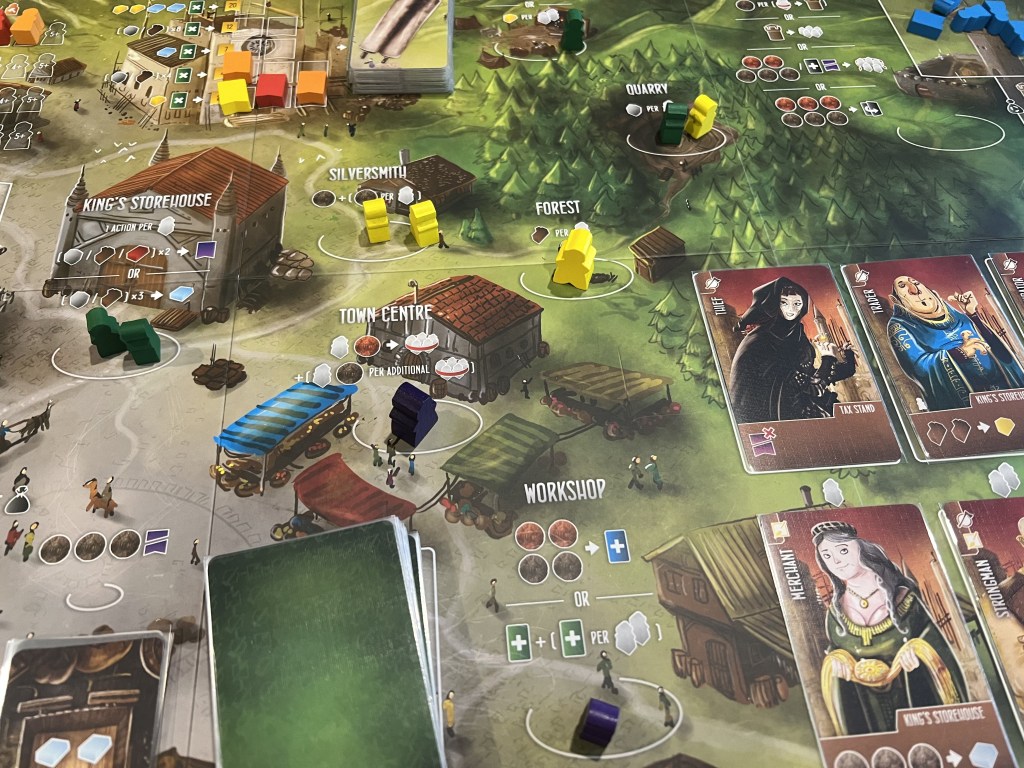Viewport: 1024px width, 768px height.
Task: Pick the yellow workers at the Silversmith
Action: pyautogui.click(x=400, y=221)
